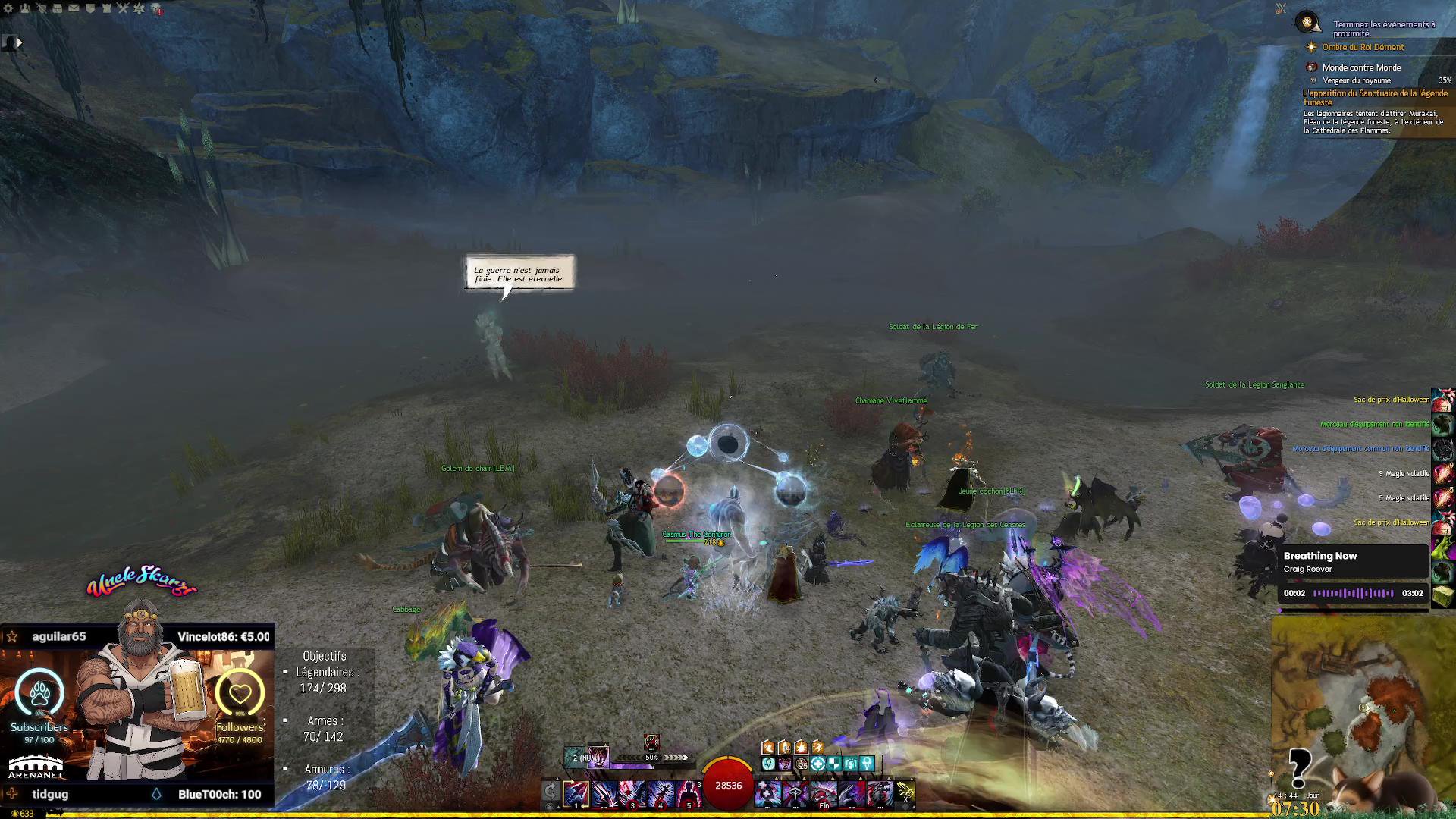Open the World vs World castle icon
The height and width of the screenshot is (819, 1456).
coord(106,8)
